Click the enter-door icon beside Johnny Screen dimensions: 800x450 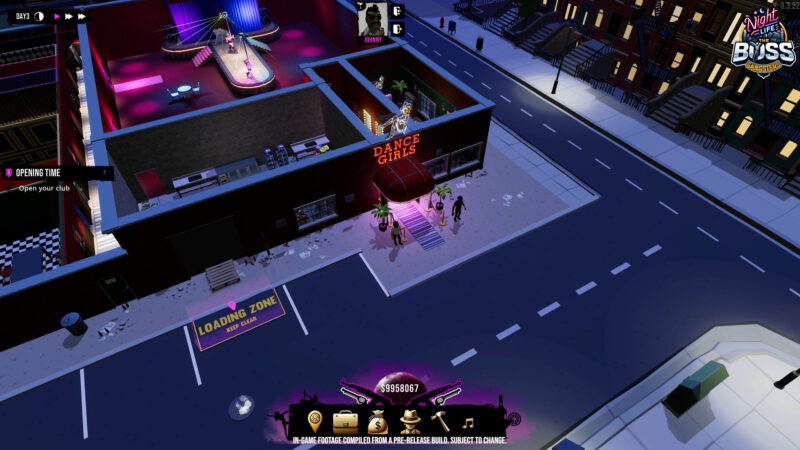(397, 10)
